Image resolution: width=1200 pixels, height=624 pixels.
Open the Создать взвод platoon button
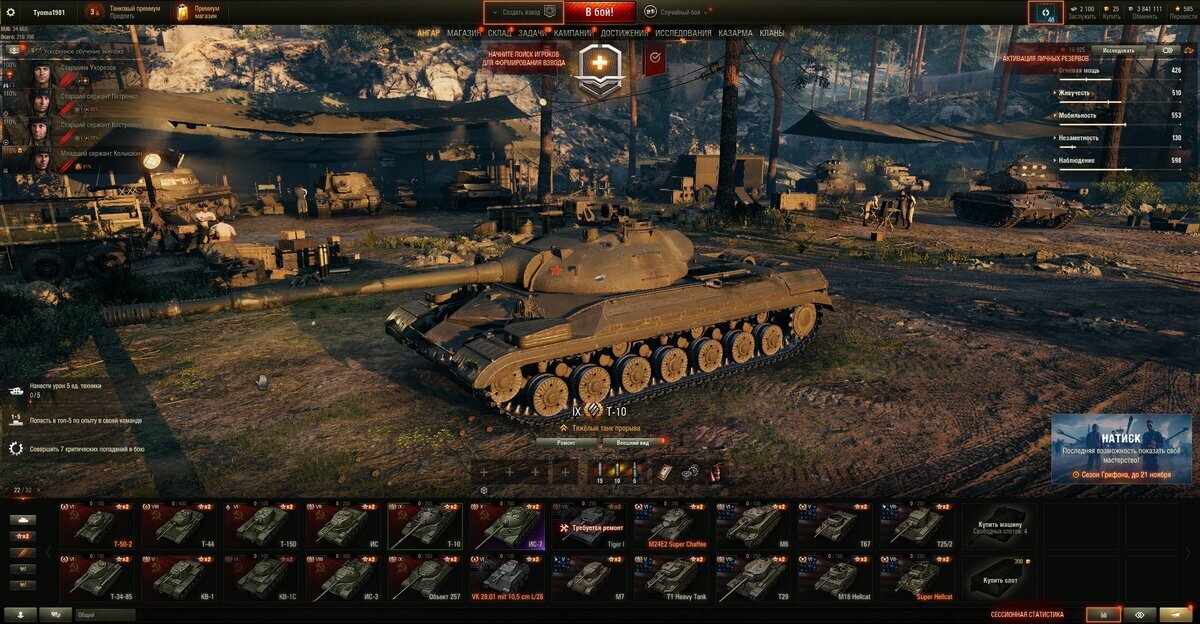click(x=523, y=12)
